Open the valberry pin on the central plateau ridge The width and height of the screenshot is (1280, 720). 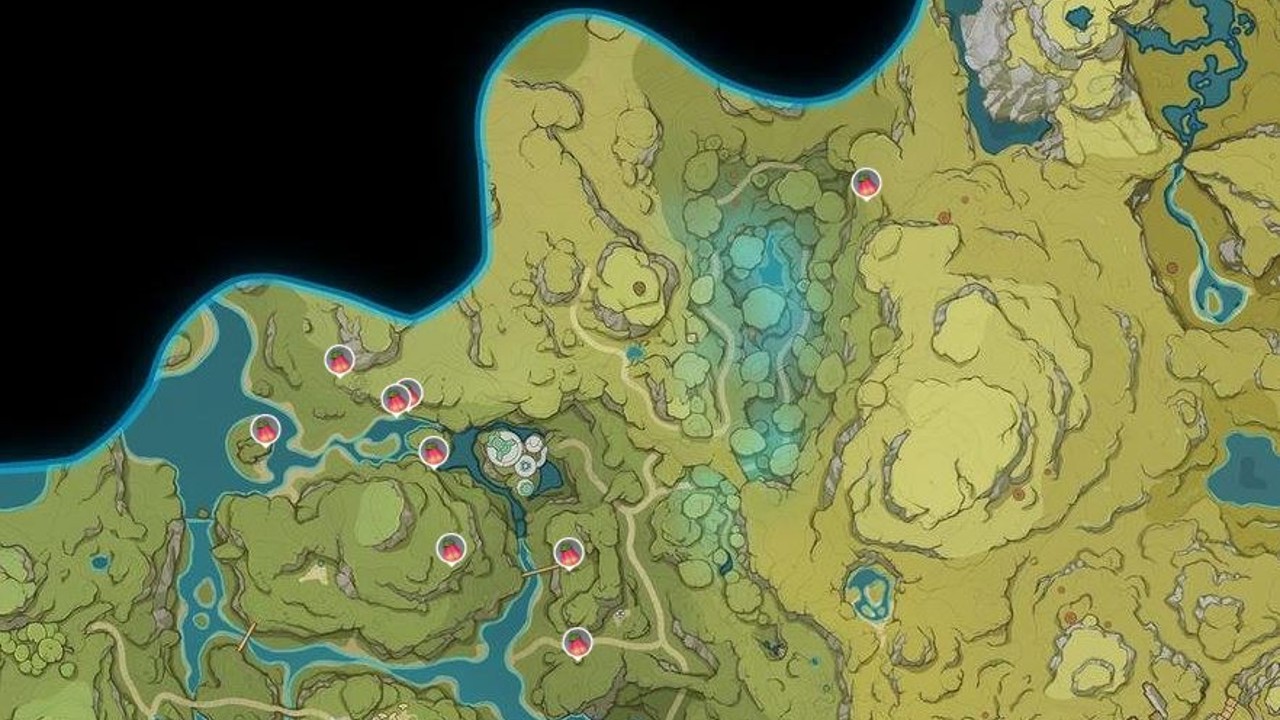point(450,549)
